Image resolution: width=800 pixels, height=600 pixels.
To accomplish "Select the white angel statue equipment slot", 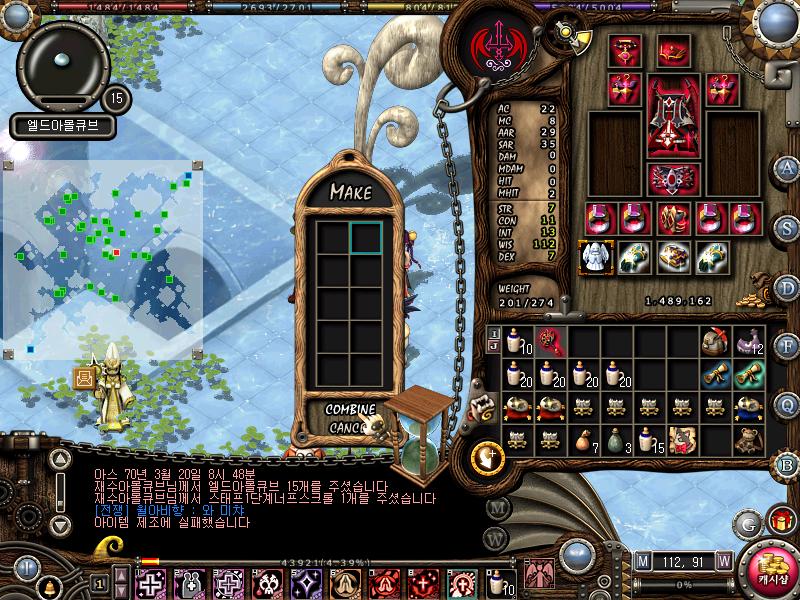I will pos(597,256).
